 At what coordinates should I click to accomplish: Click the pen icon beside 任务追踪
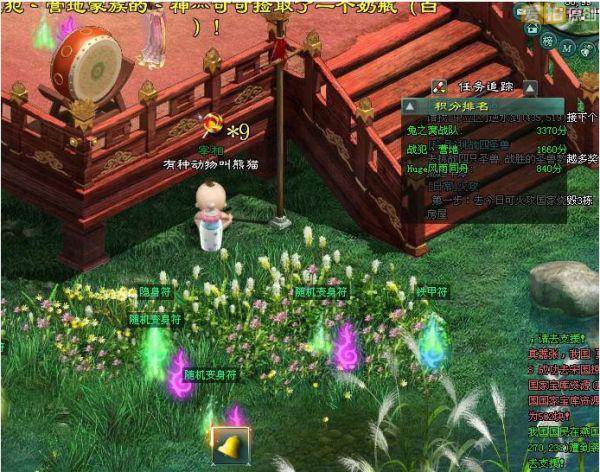[439, 87]
